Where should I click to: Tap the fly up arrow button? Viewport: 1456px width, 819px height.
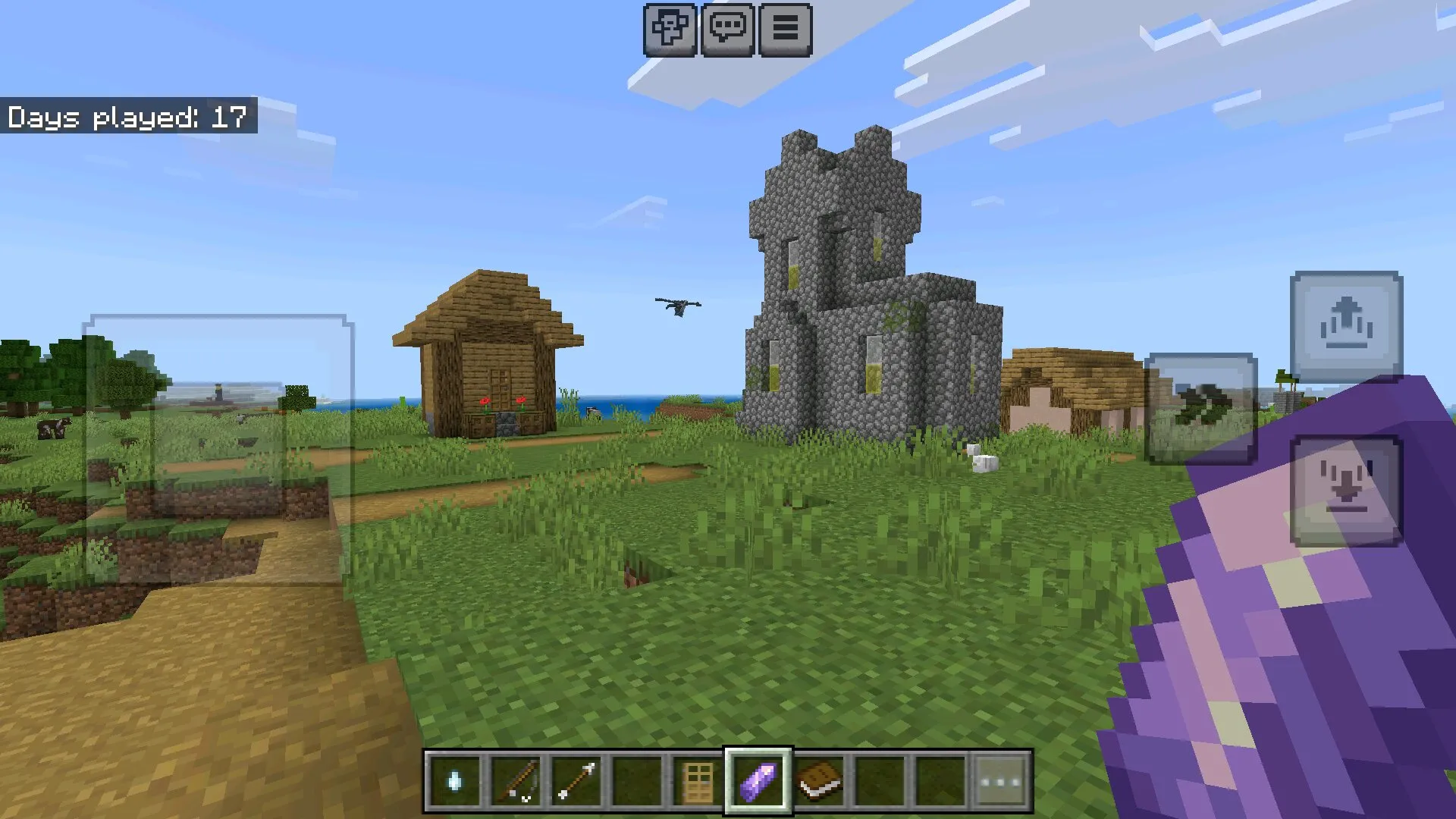pyautogui.click(x=1346, y=327)
